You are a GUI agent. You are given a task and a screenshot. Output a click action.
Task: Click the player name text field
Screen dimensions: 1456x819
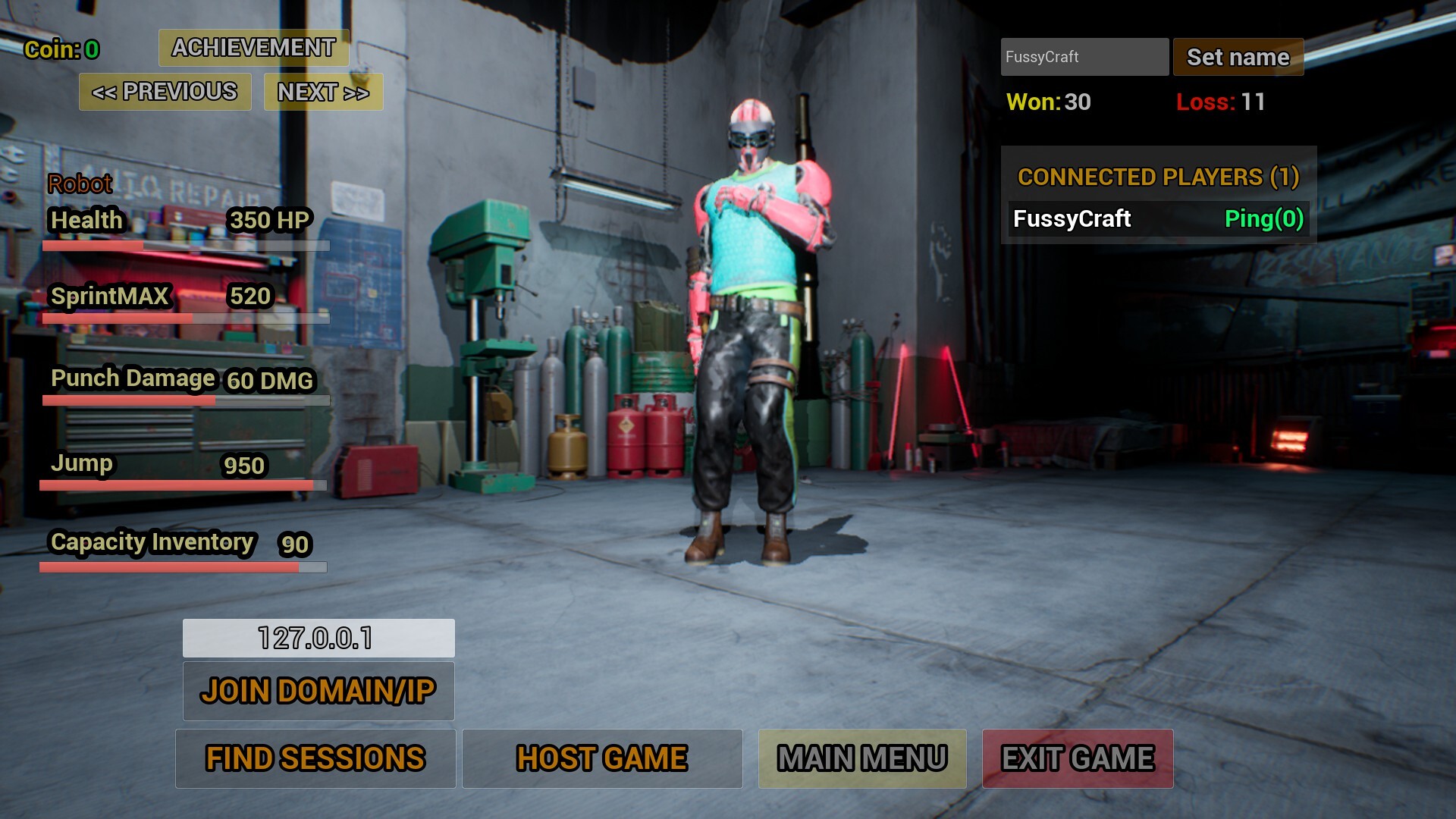[x=1084, y=57]
